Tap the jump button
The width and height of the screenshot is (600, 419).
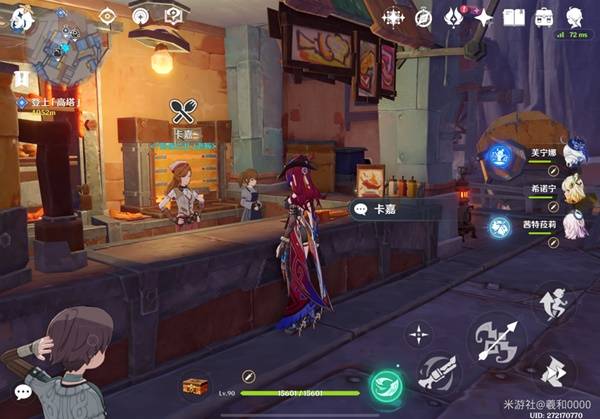click(x=553, y=303)
